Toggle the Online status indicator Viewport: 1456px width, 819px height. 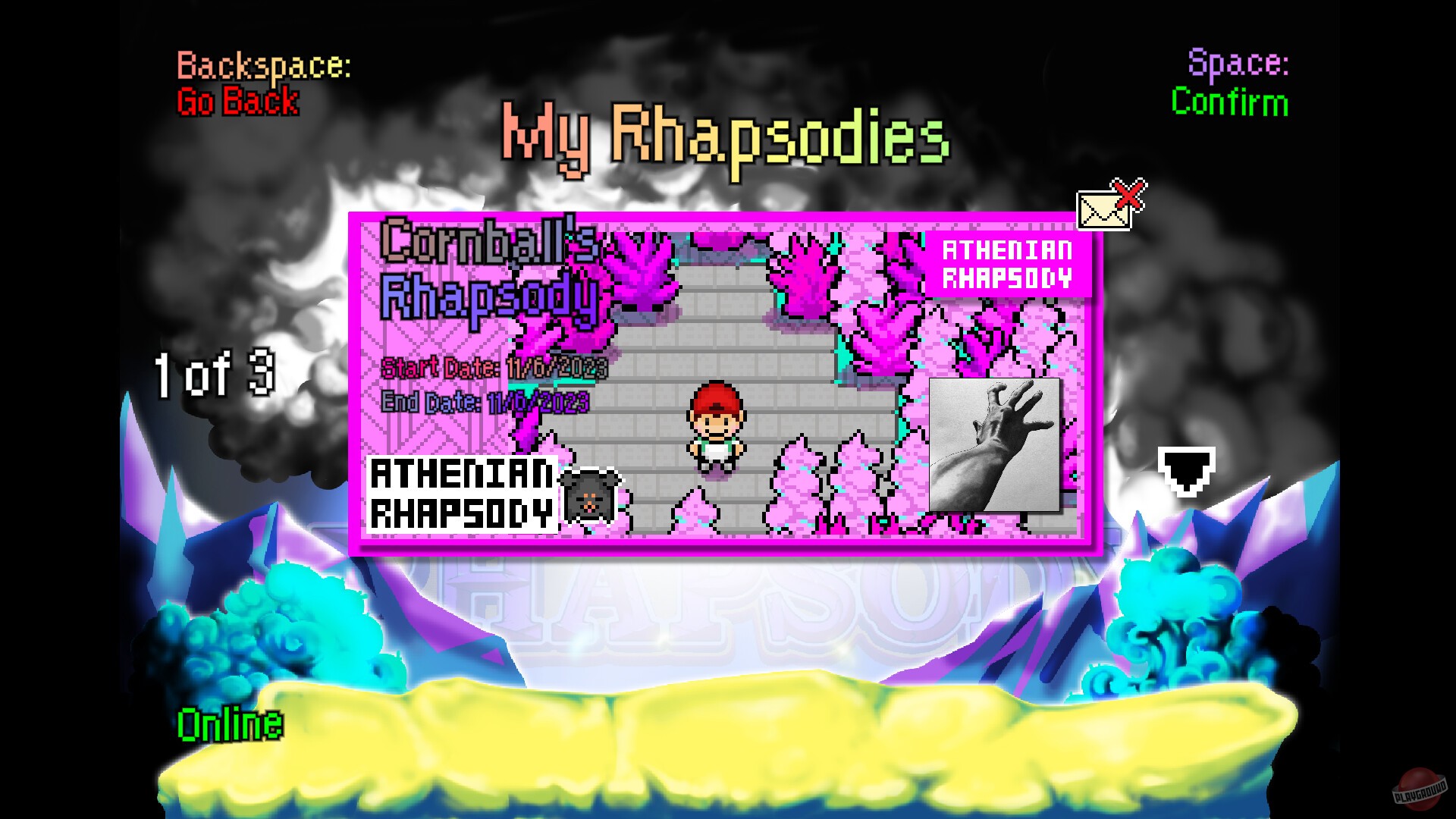(x=226, y=724)
